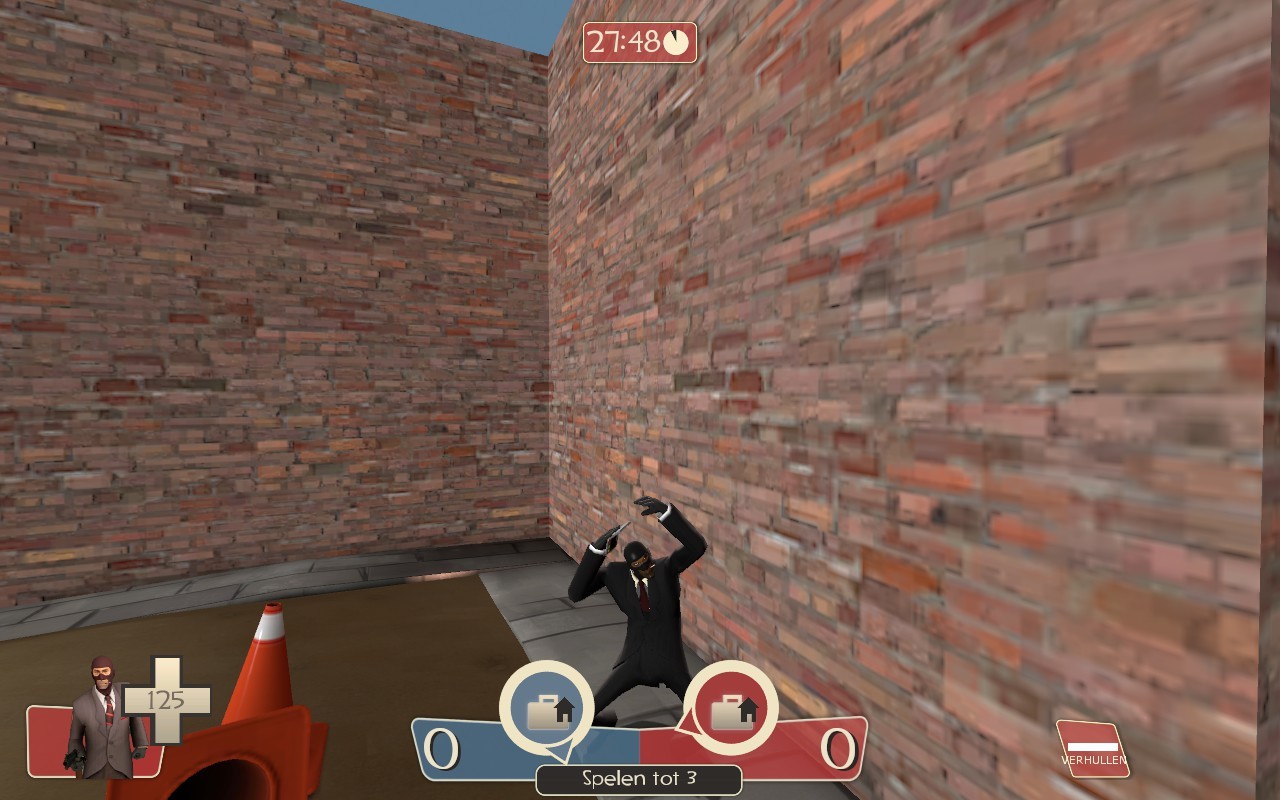Toggle the cloak status on the VERHULLEN panel
Viewport: 1280px width, 800px height.
tap(1092, 748)
